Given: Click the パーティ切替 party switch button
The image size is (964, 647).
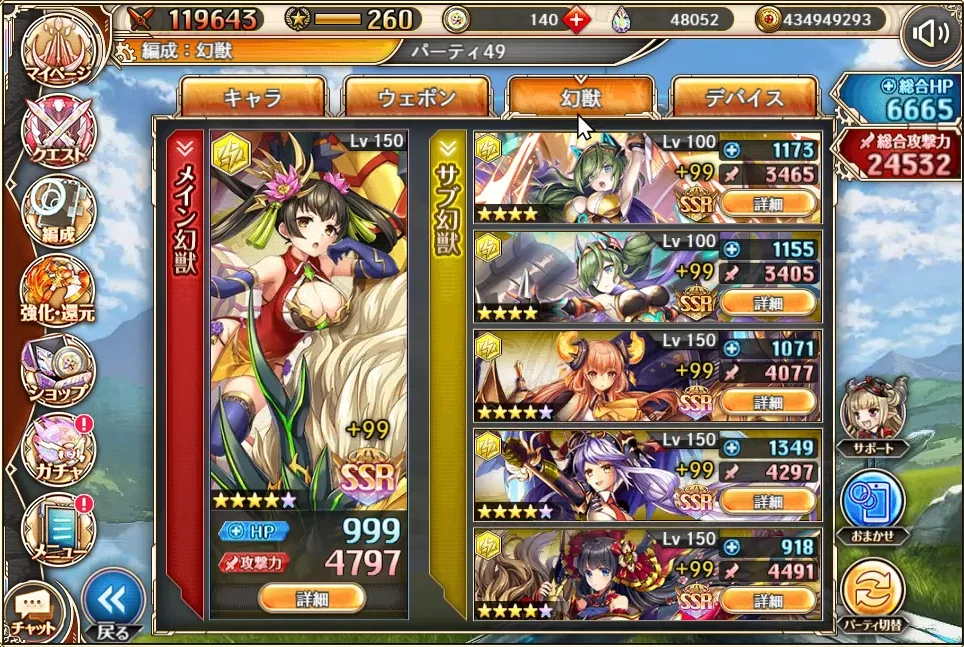Looking at the screenshot, I should click(x=874, y=596).
